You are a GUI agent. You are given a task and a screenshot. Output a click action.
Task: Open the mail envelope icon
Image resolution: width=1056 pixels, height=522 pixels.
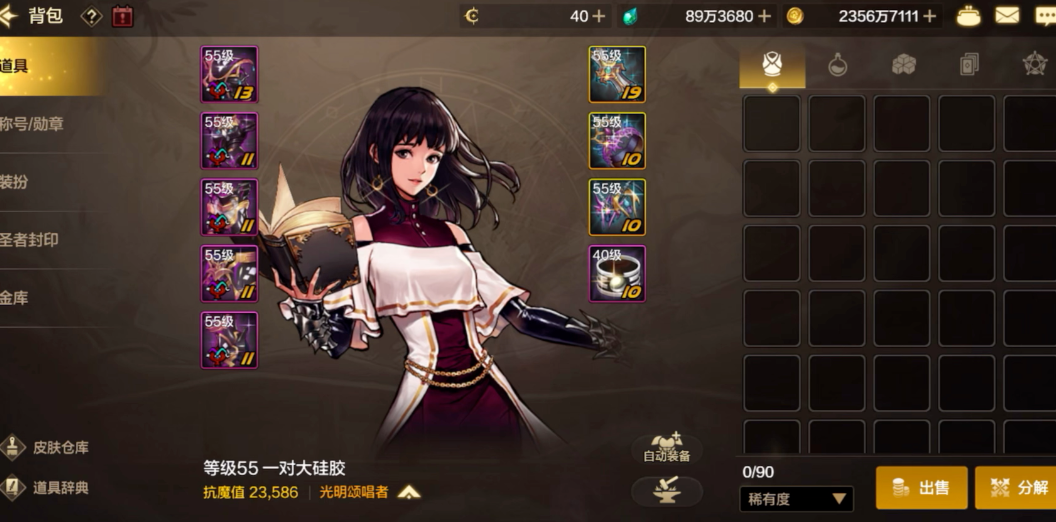click(1007, 16)
